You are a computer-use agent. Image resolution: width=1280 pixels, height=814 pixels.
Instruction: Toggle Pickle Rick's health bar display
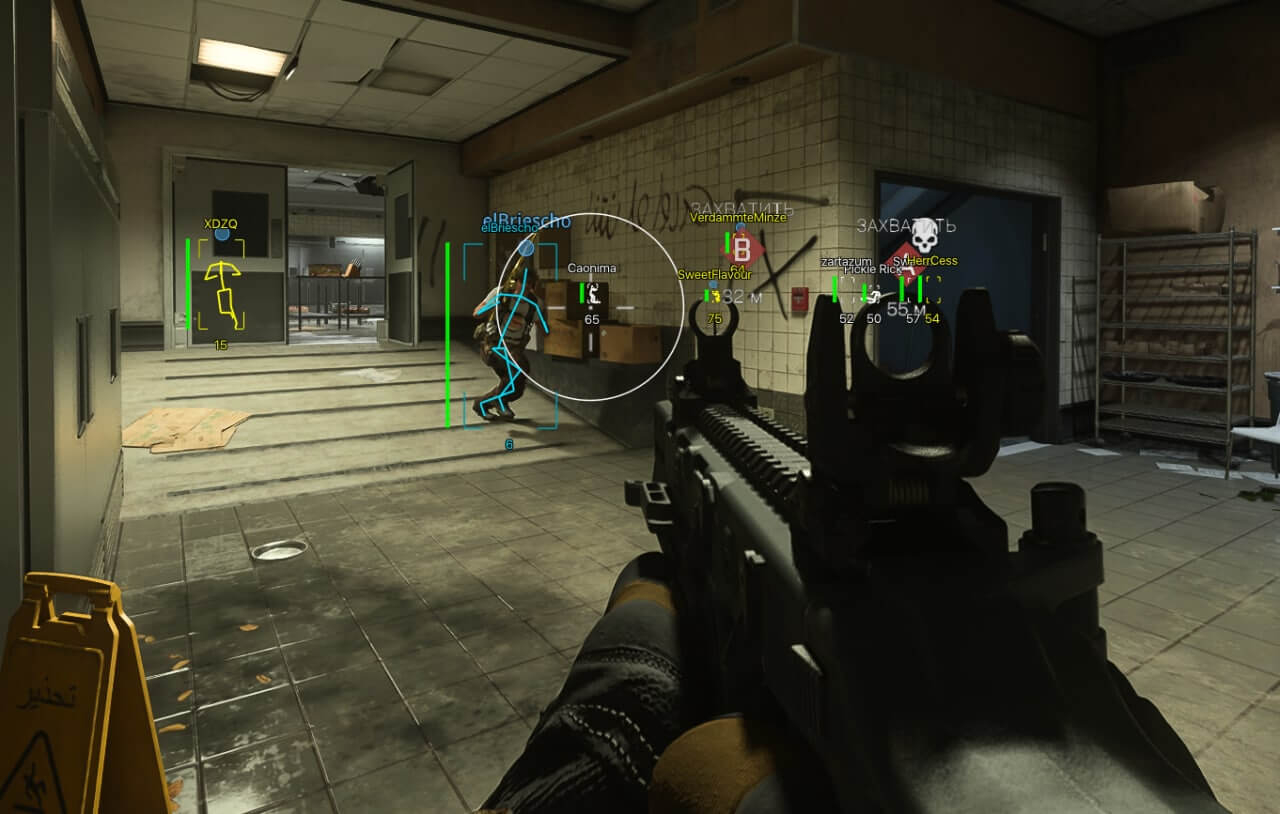(x=864, y=291)
